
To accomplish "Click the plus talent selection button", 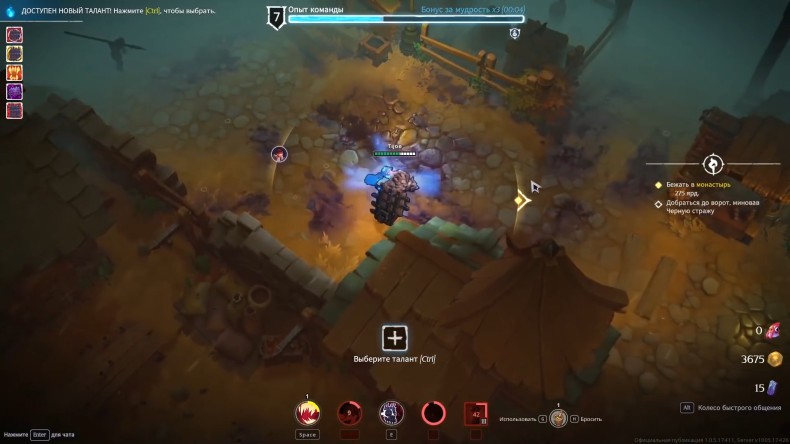I will tap(394, 338).
